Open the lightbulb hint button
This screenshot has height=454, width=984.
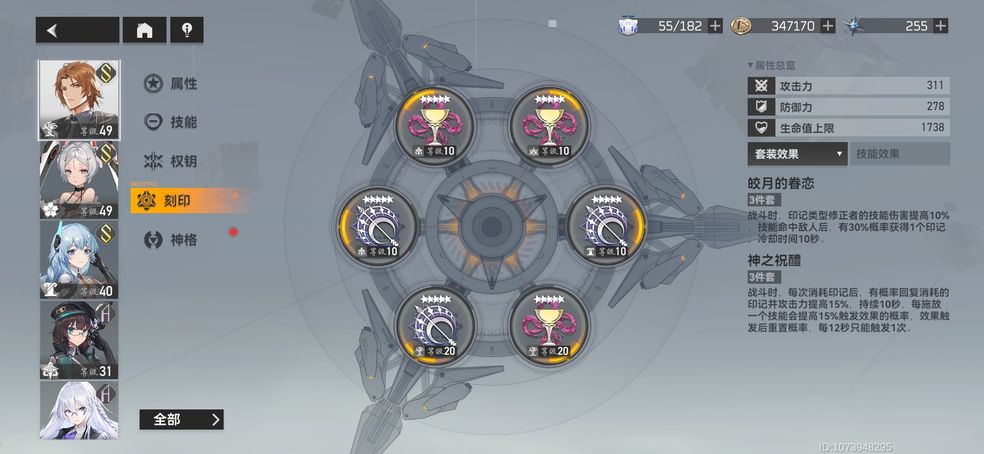click(x=186, y=30)
